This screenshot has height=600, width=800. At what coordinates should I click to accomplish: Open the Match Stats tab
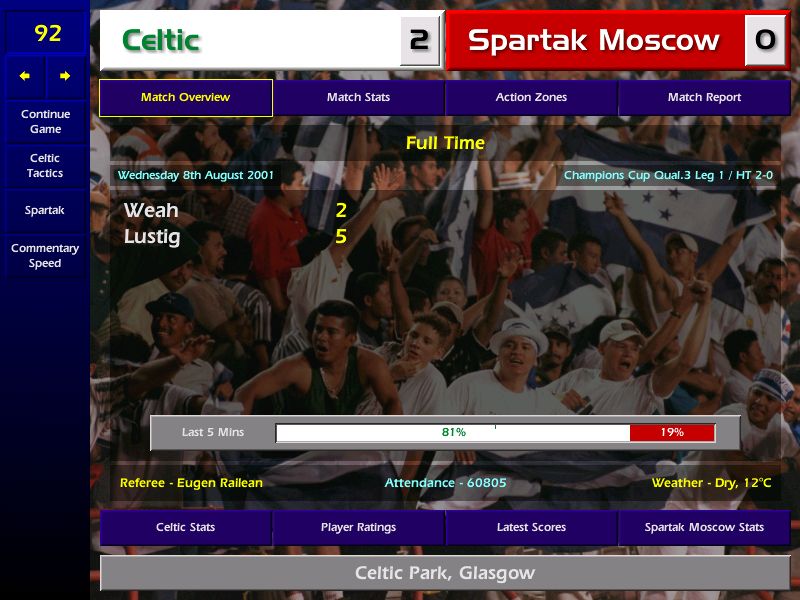358,97
